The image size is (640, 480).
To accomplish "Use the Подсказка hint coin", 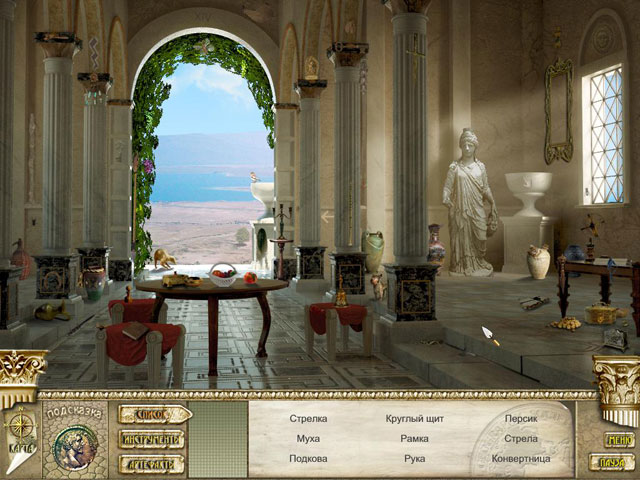I will tap(76, 444).
